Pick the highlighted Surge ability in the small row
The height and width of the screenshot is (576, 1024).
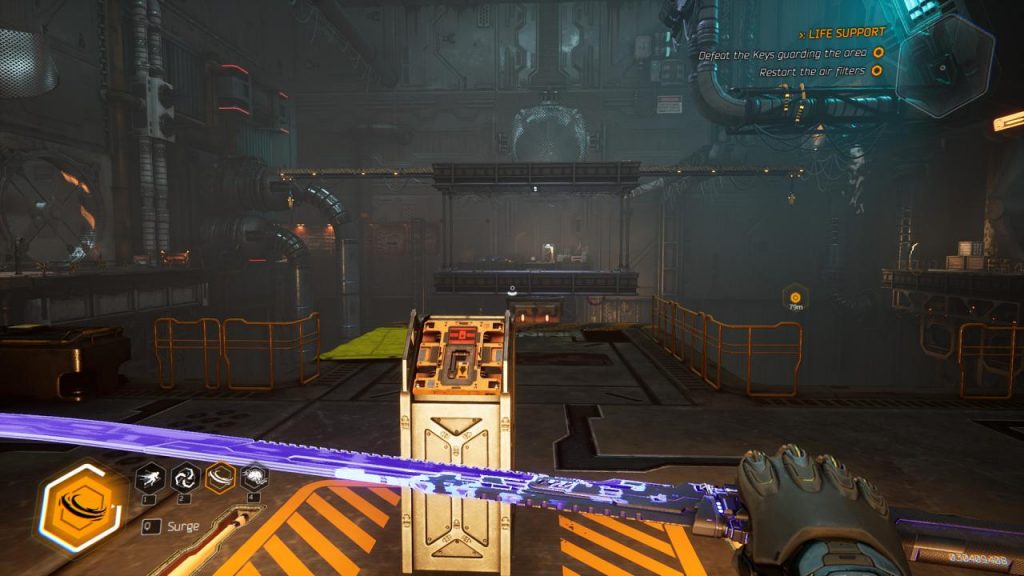click(220, 478)
